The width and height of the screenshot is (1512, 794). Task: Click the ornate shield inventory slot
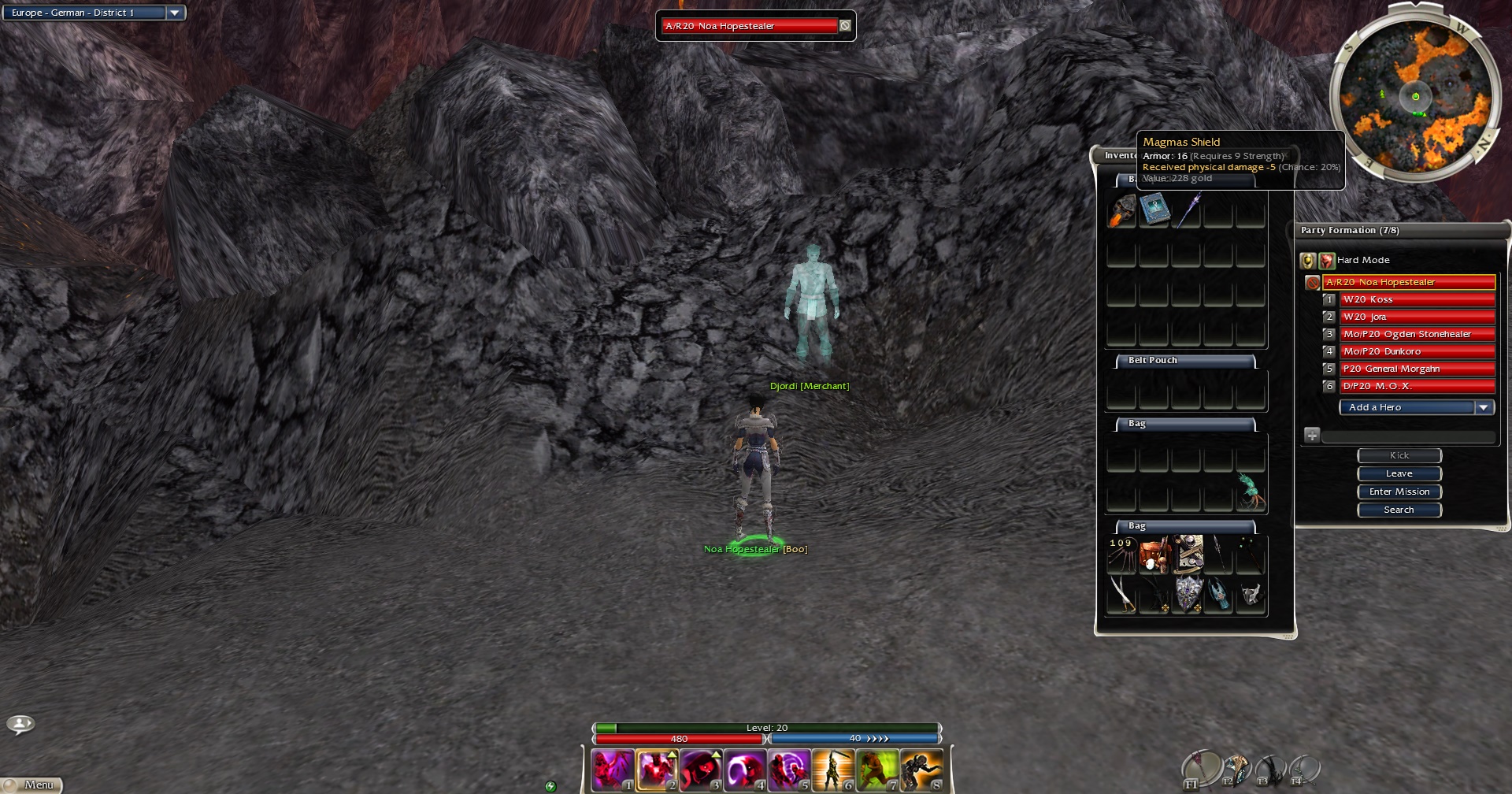click(1188, 593)
